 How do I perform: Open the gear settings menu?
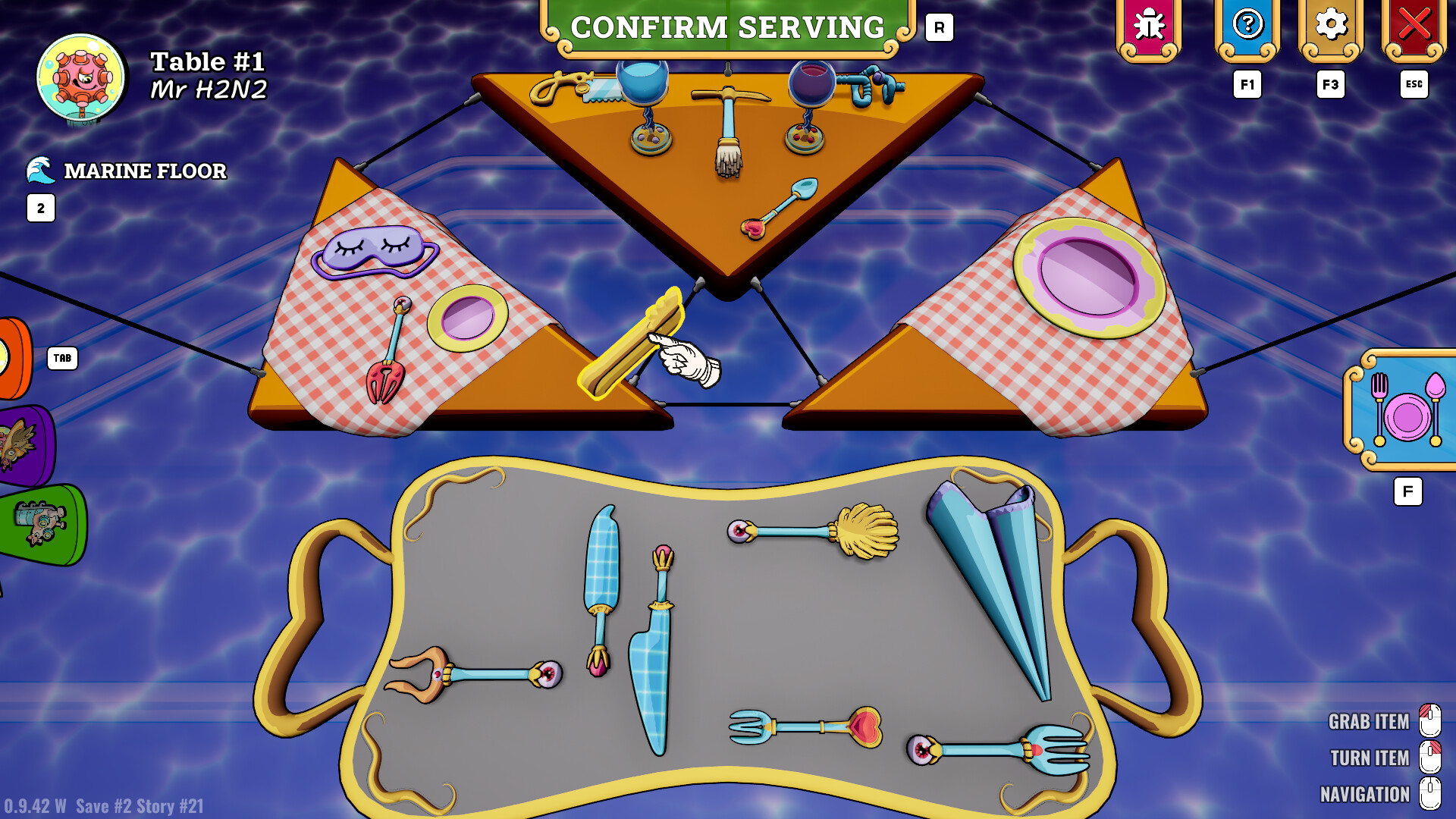pyautogui.click(x=1331, y=27)
